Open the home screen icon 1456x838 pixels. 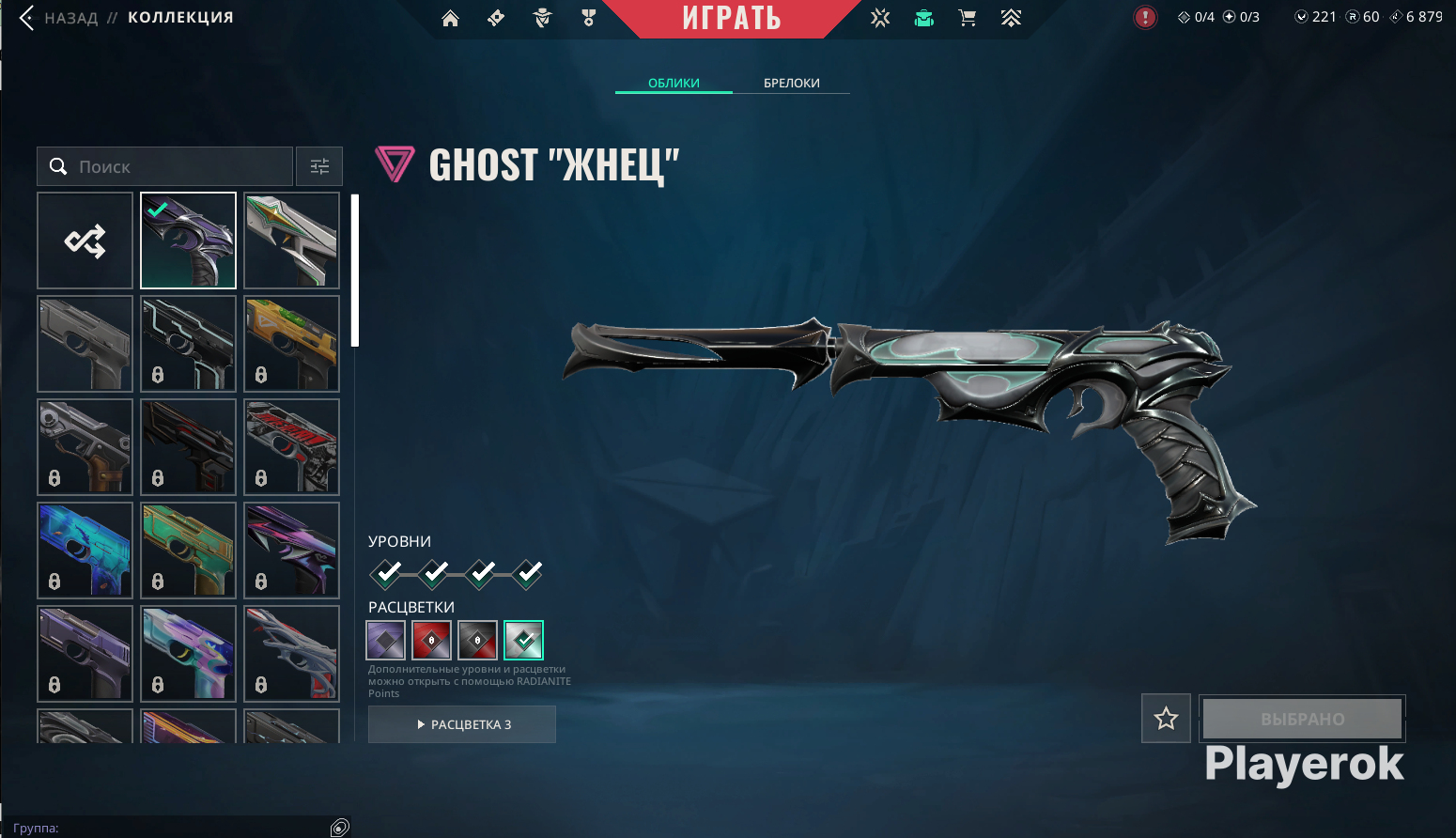click(x=451, y=18)
